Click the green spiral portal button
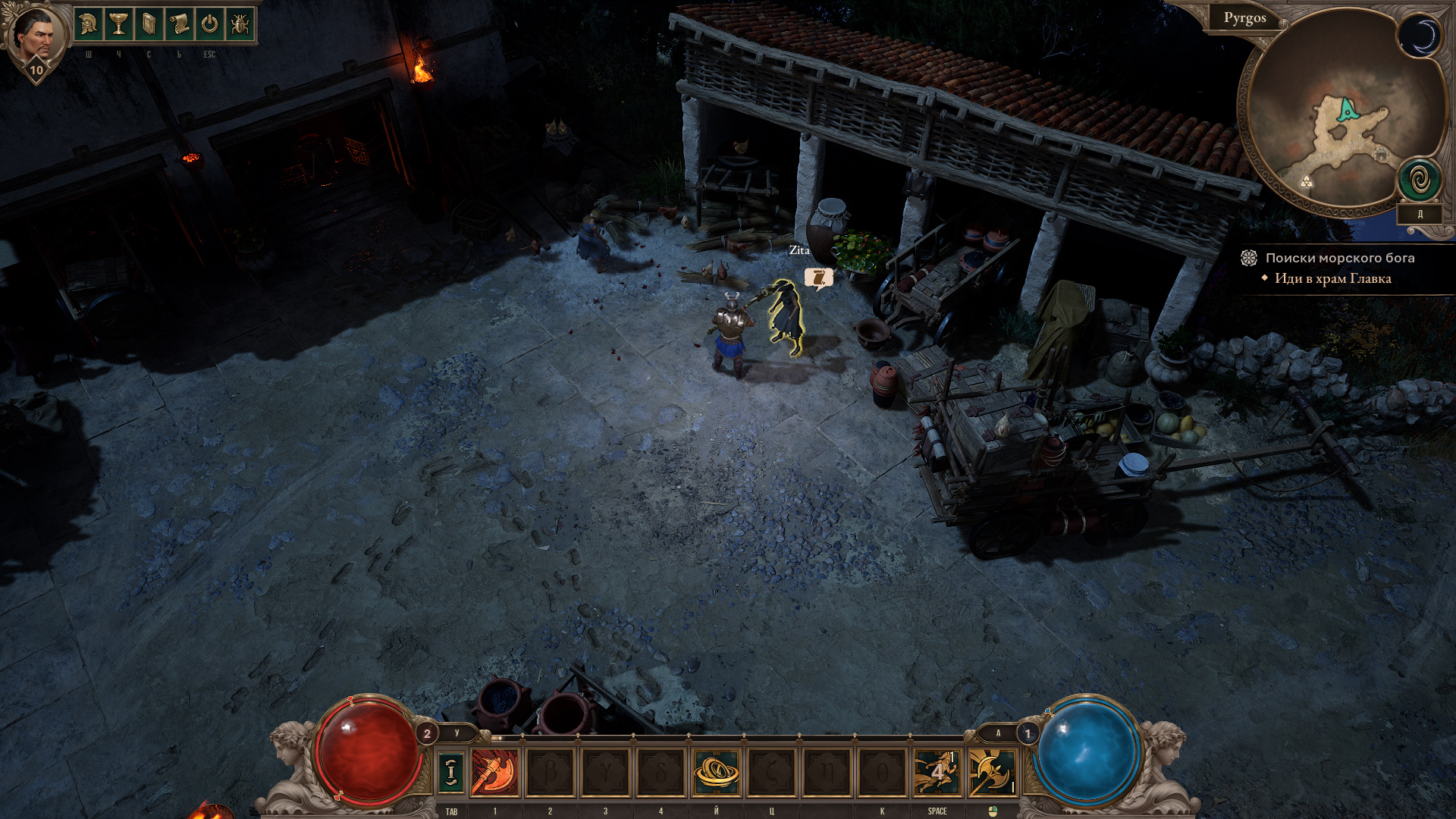Screen dimensions: 1456x819 (x=1420, y=180)
